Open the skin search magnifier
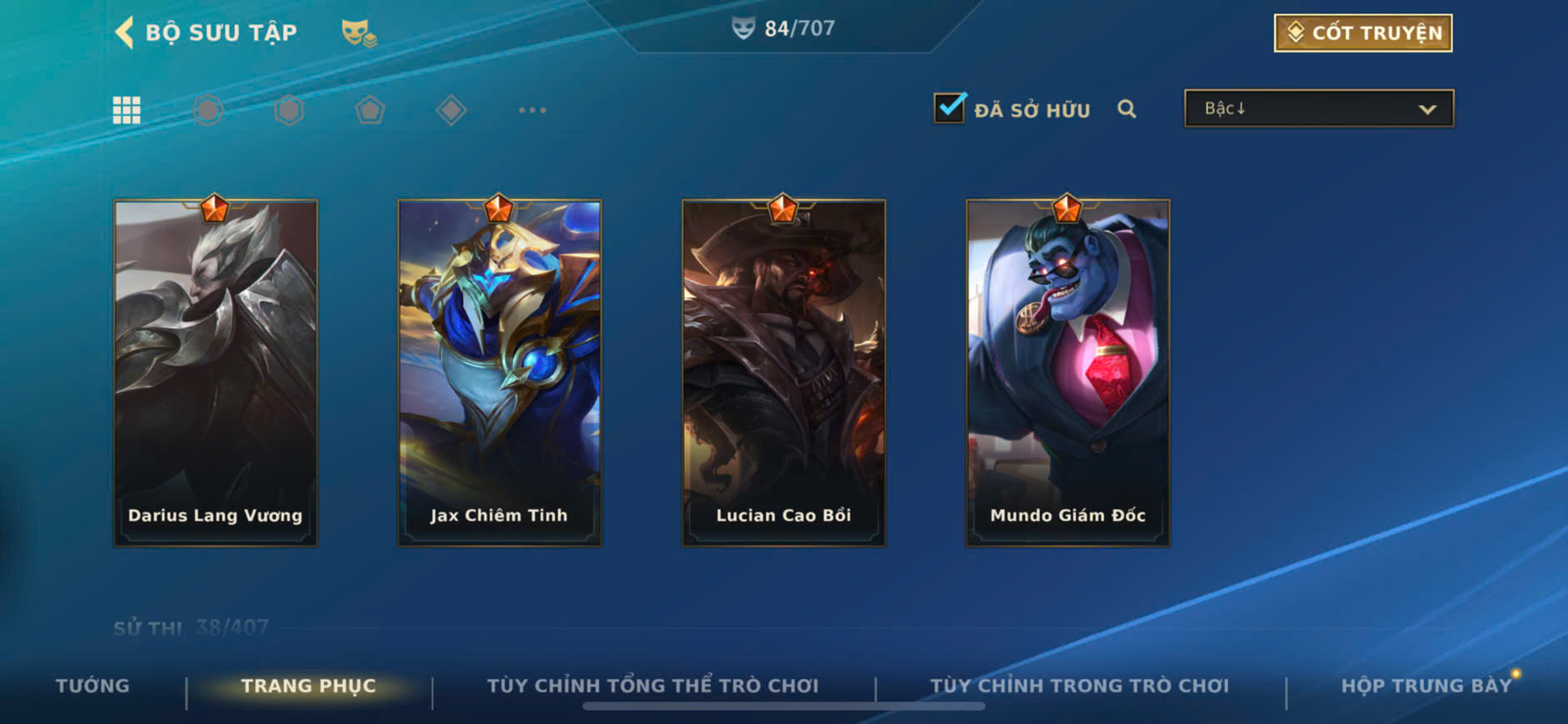Image resolution: width=1568 pixels, height=724 pixels. click(x=1127, y=109)
